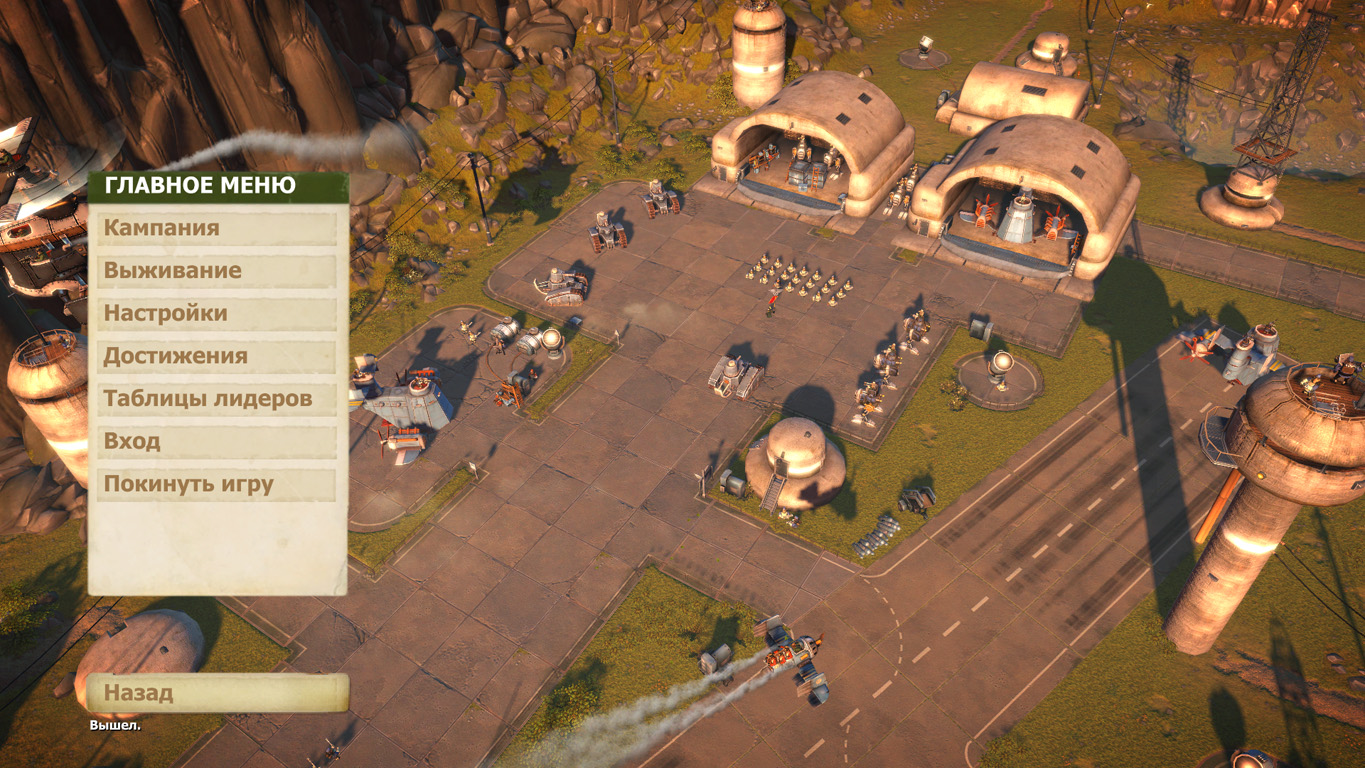Image resolution: width=1365 pixels, height=768 pixels.
Task: Open Настройки settings
Action: pyautogui.click(x=217, y=314)
